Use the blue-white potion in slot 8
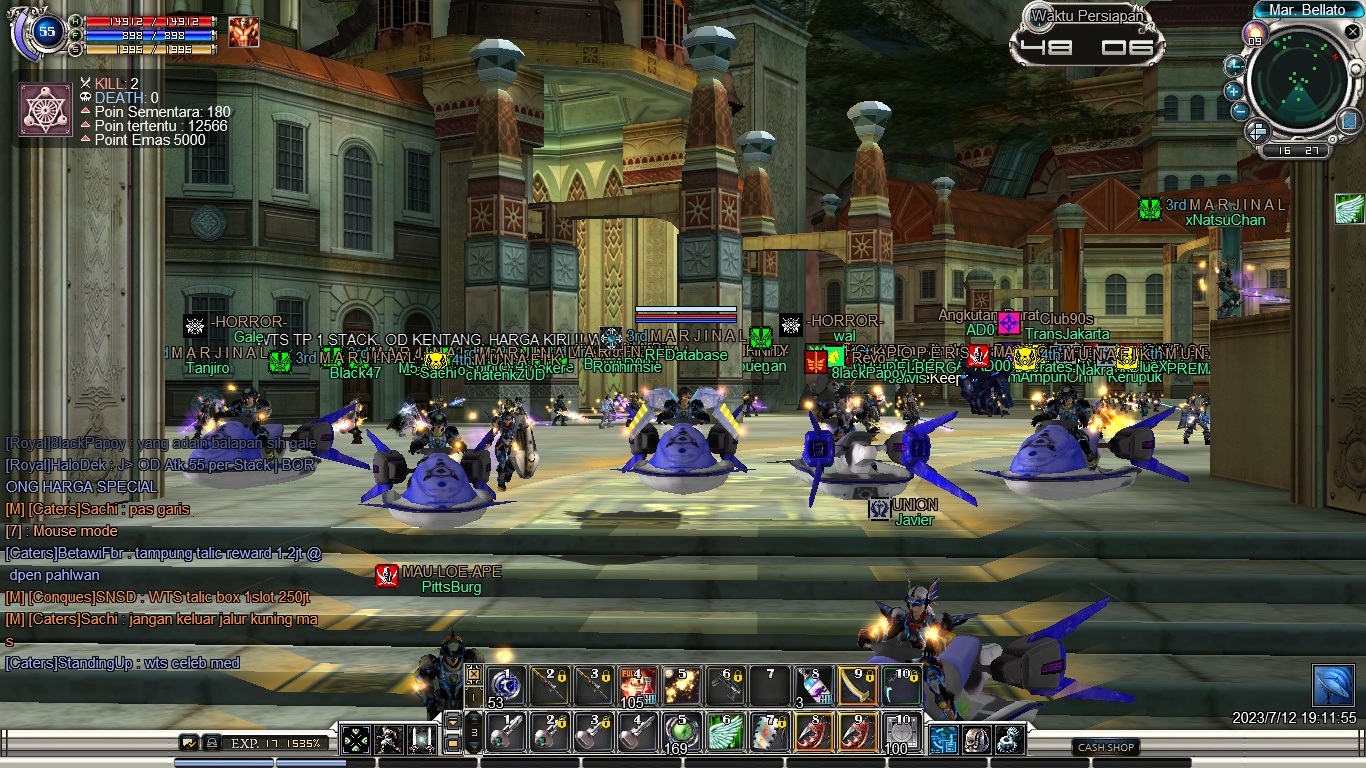The image size is (1366, 768). 814,686
